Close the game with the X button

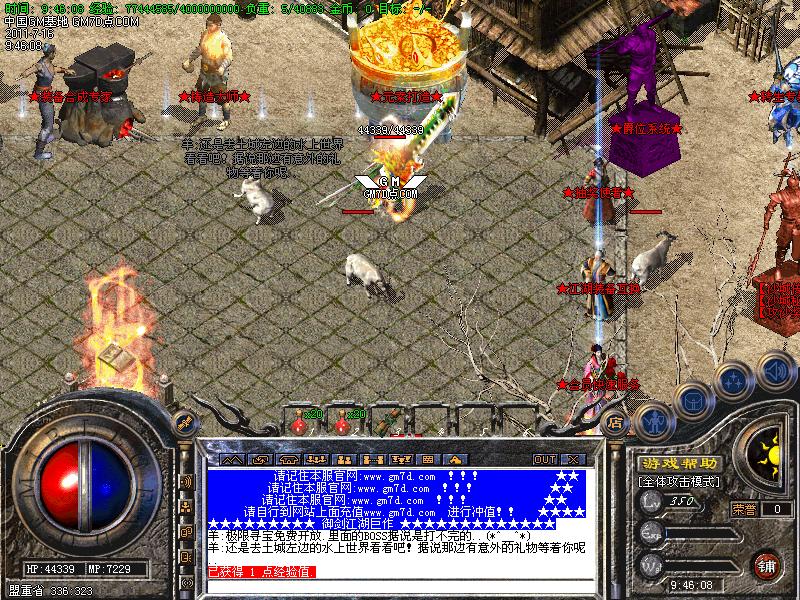click(570, 460)
